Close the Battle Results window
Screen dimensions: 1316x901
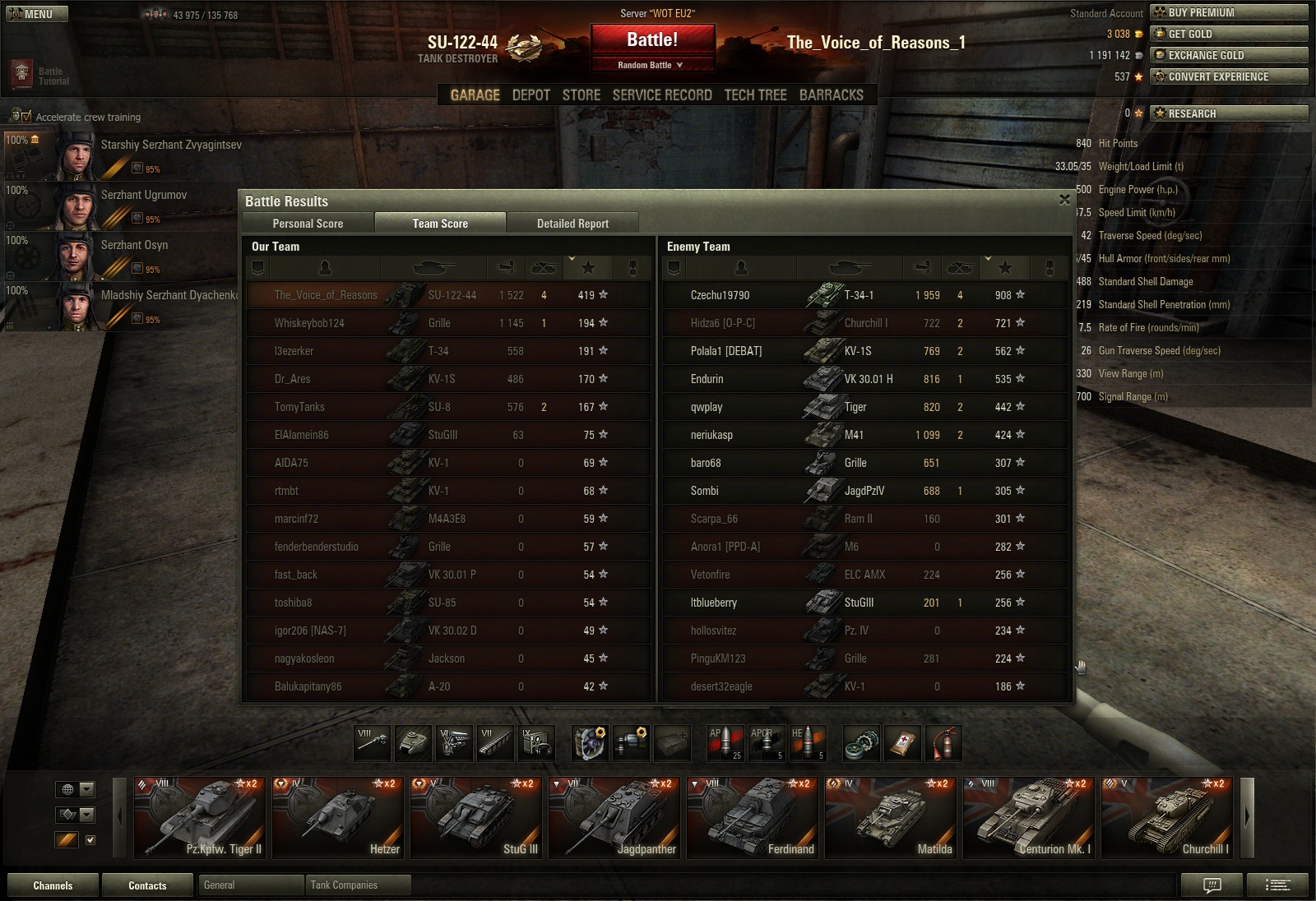coord(1064,200)
